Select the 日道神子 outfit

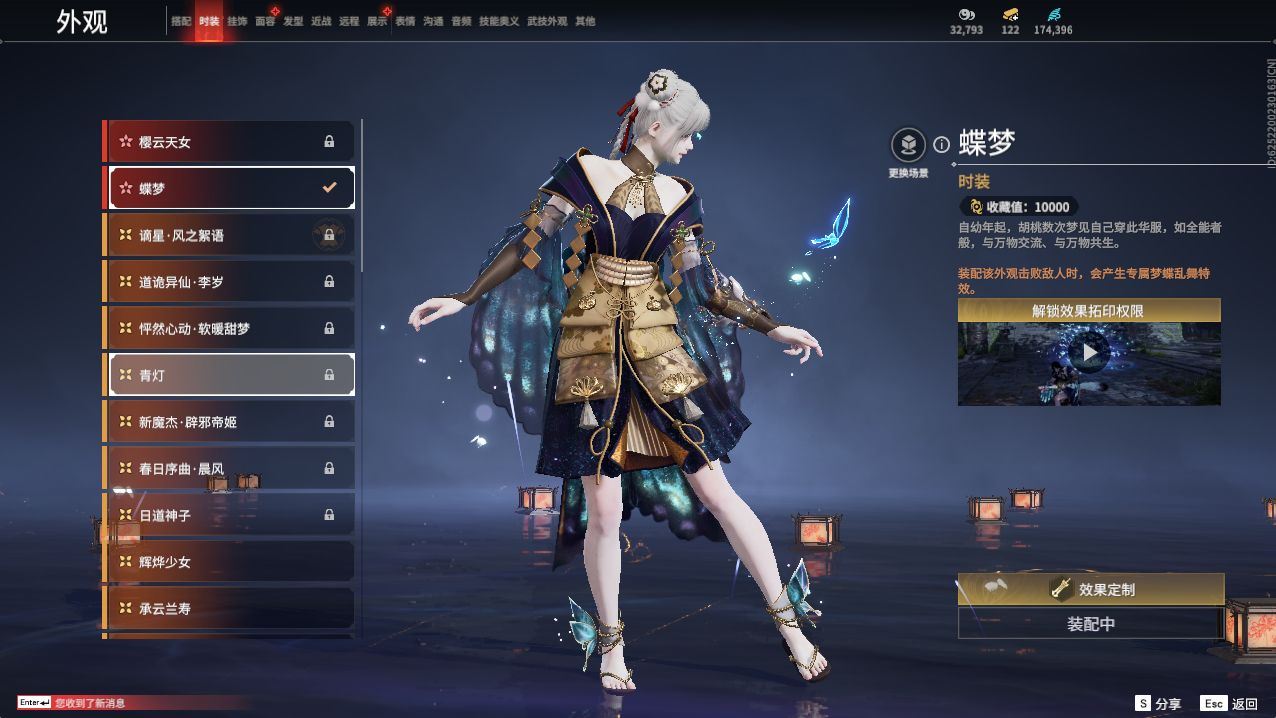(x=230, y=515)
